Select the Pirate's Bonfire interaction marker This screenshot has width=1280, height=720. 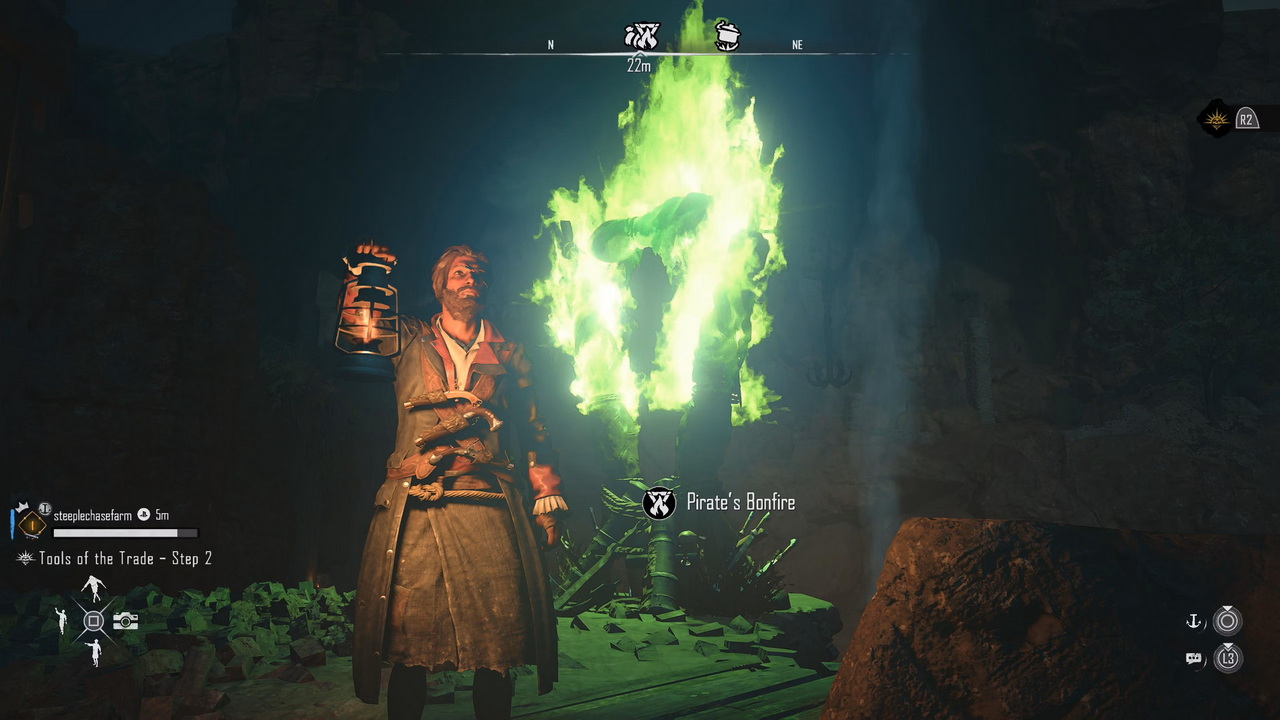point(659,502)
